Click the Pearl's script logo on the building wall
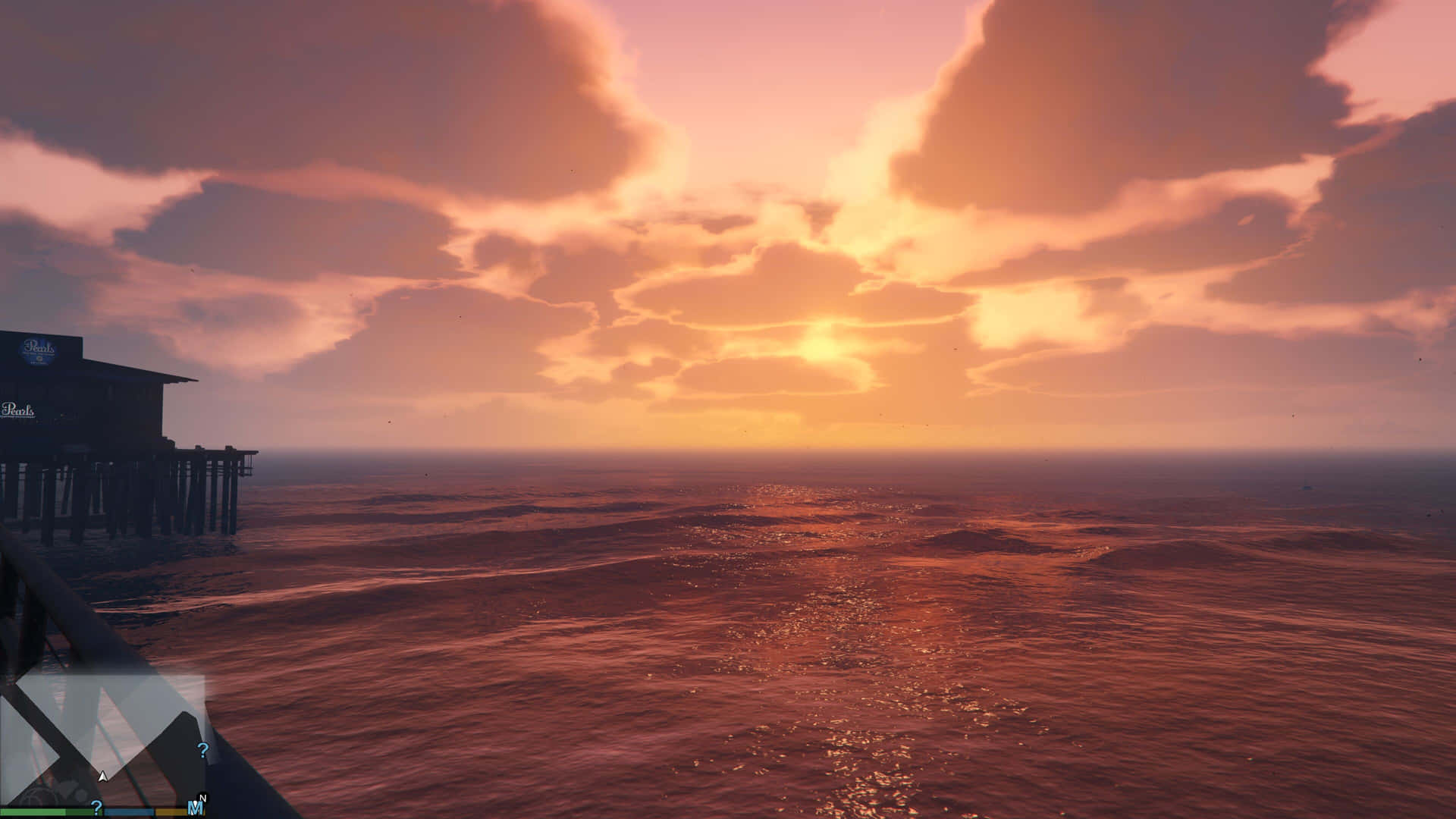Viewport: 1456px width, 819px height. (x=18, y=410)
